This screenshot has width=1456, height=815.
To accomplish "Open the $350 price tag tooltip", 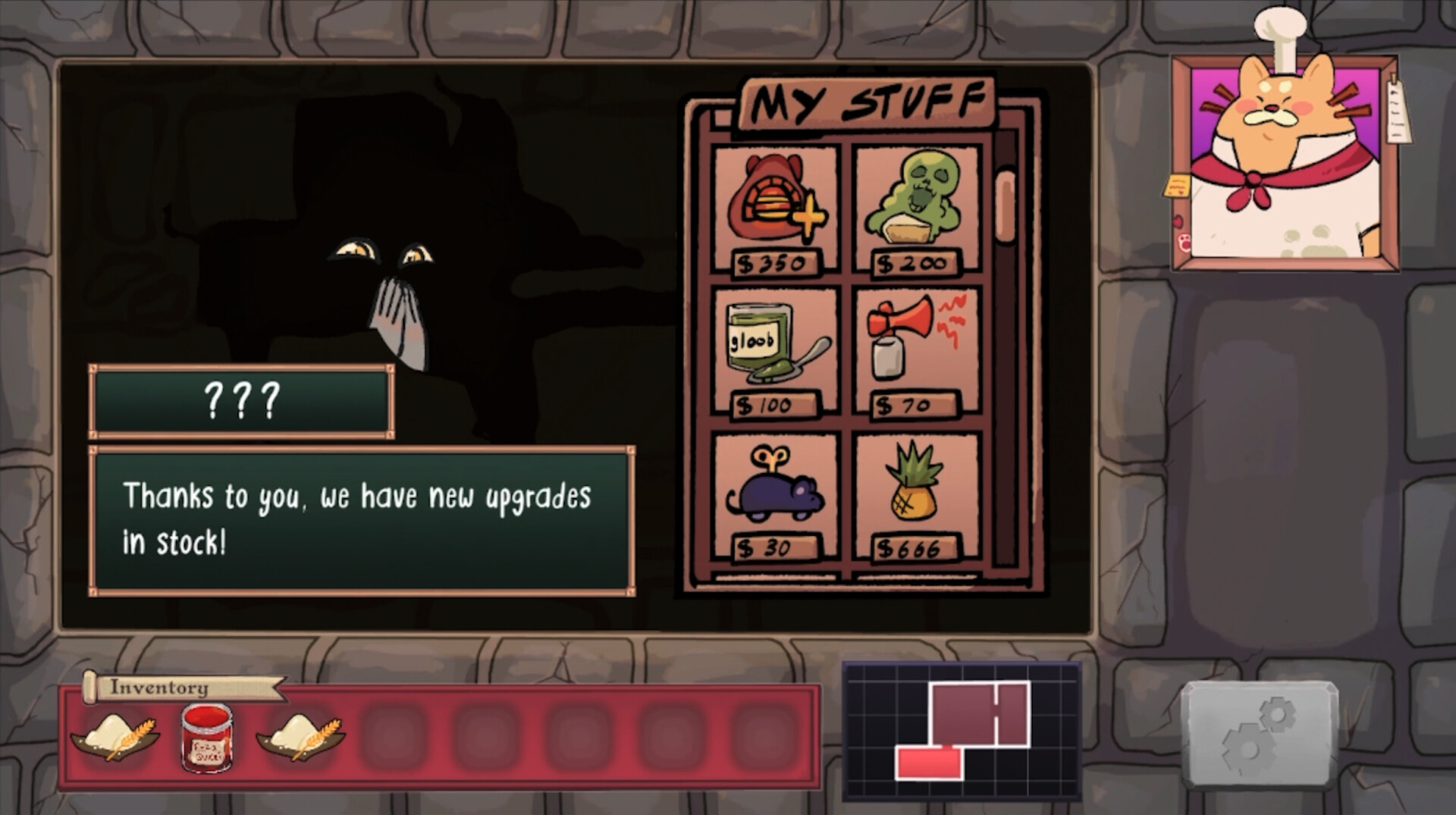I will [772, 264].
